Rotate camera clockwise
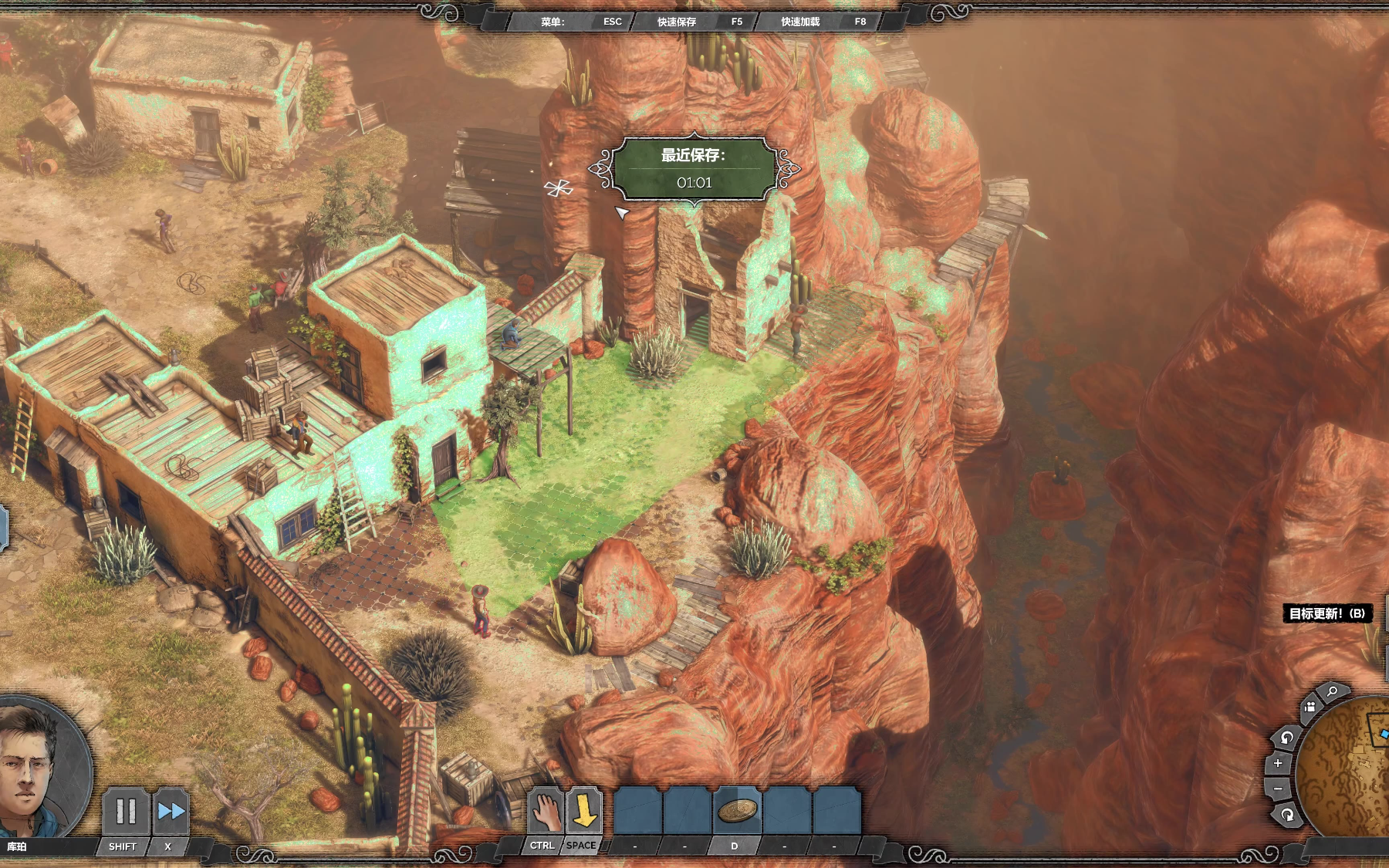The image size is (1389, 868). coord(1287,815)
